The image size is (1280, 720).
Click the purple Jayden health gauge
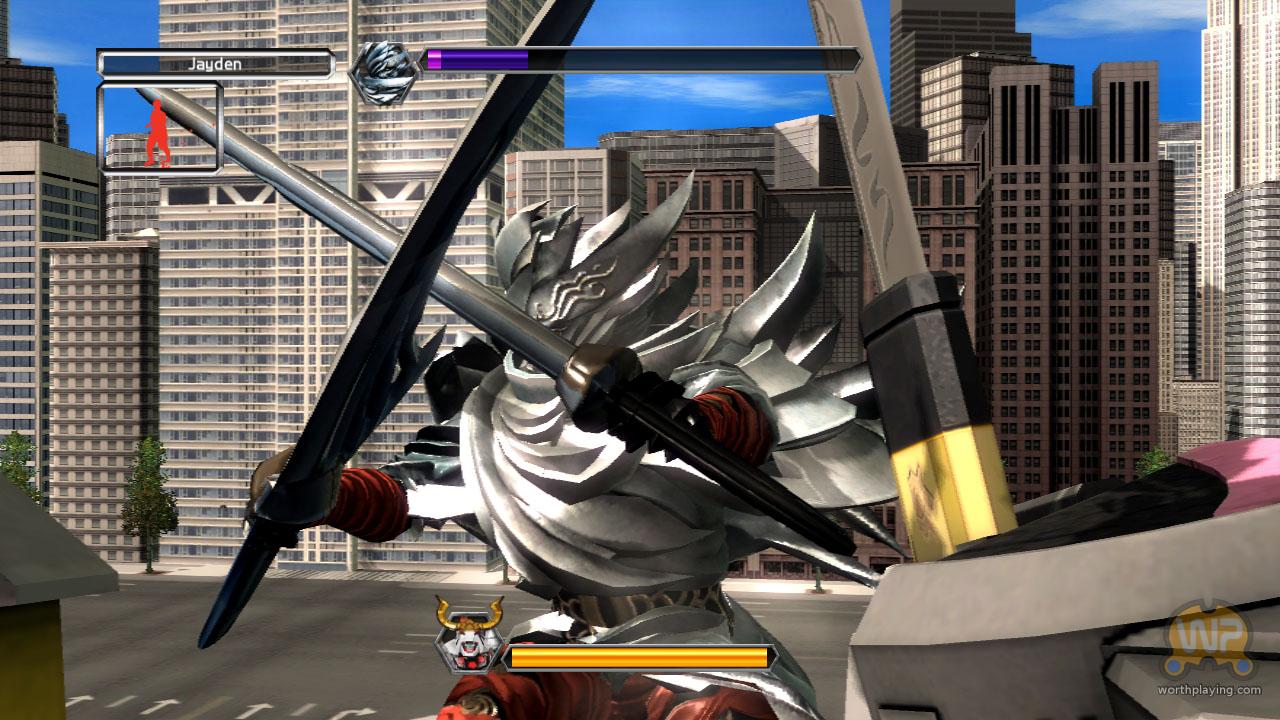click(478, 58)
